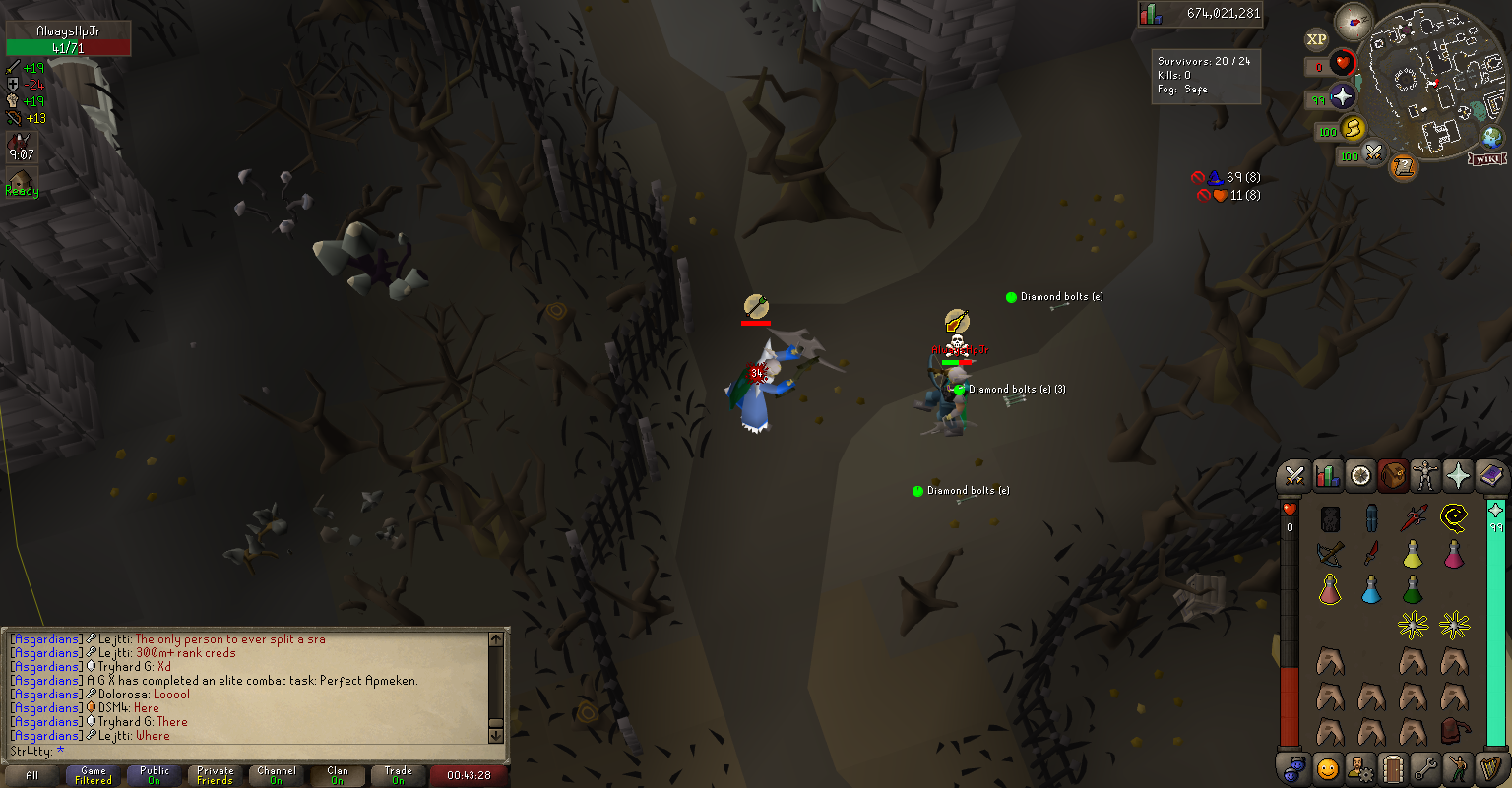Activate the quick-prayers orb
1512x788 pixels.
tap(1342, 96)
